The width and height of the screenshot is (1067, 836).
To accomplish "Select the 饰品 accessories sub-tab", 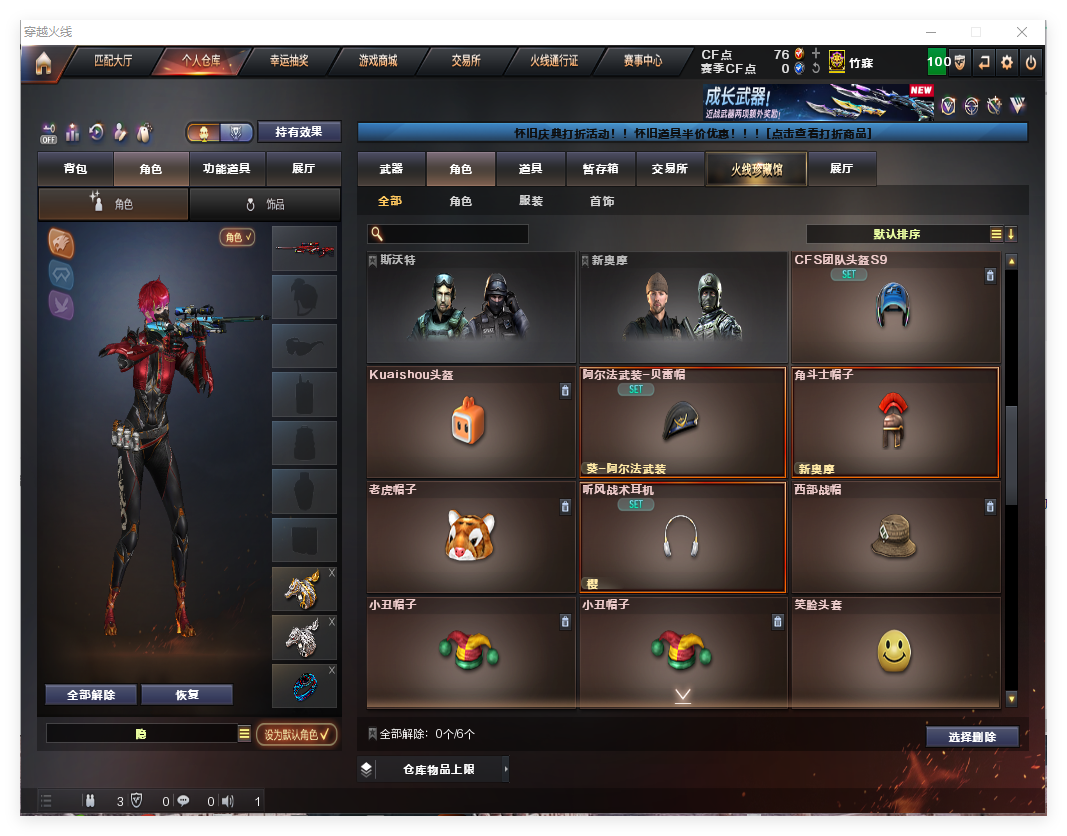I will 265,204.
